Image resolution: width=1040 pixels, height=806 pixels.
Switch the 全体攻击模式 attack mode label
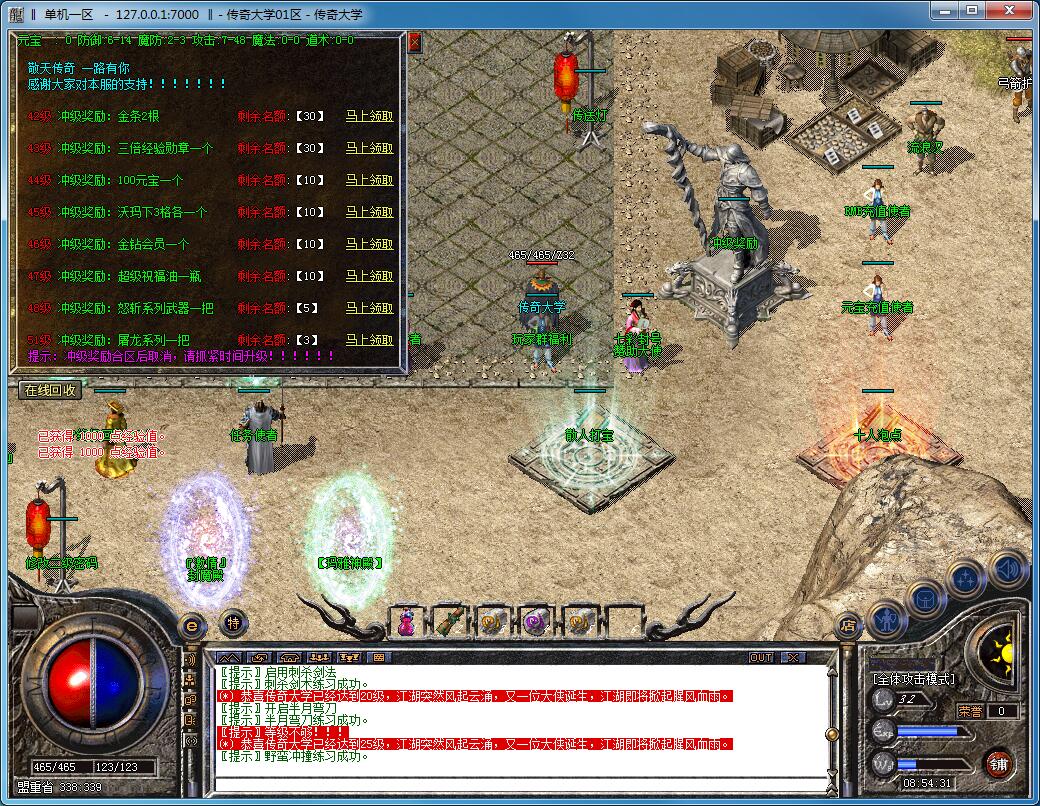coord(913,679)
